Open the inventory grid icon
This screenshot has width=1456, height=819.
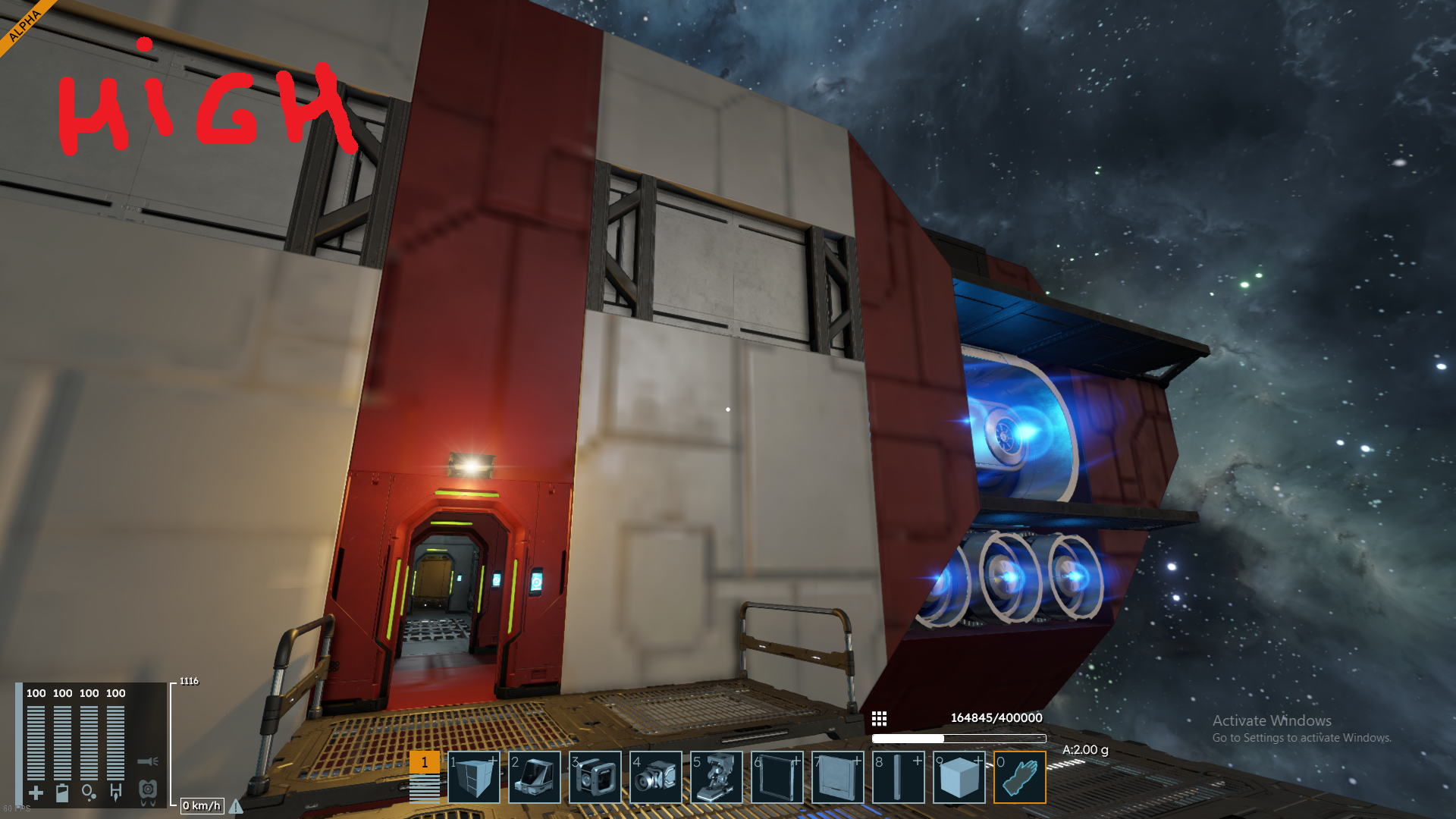879,718
